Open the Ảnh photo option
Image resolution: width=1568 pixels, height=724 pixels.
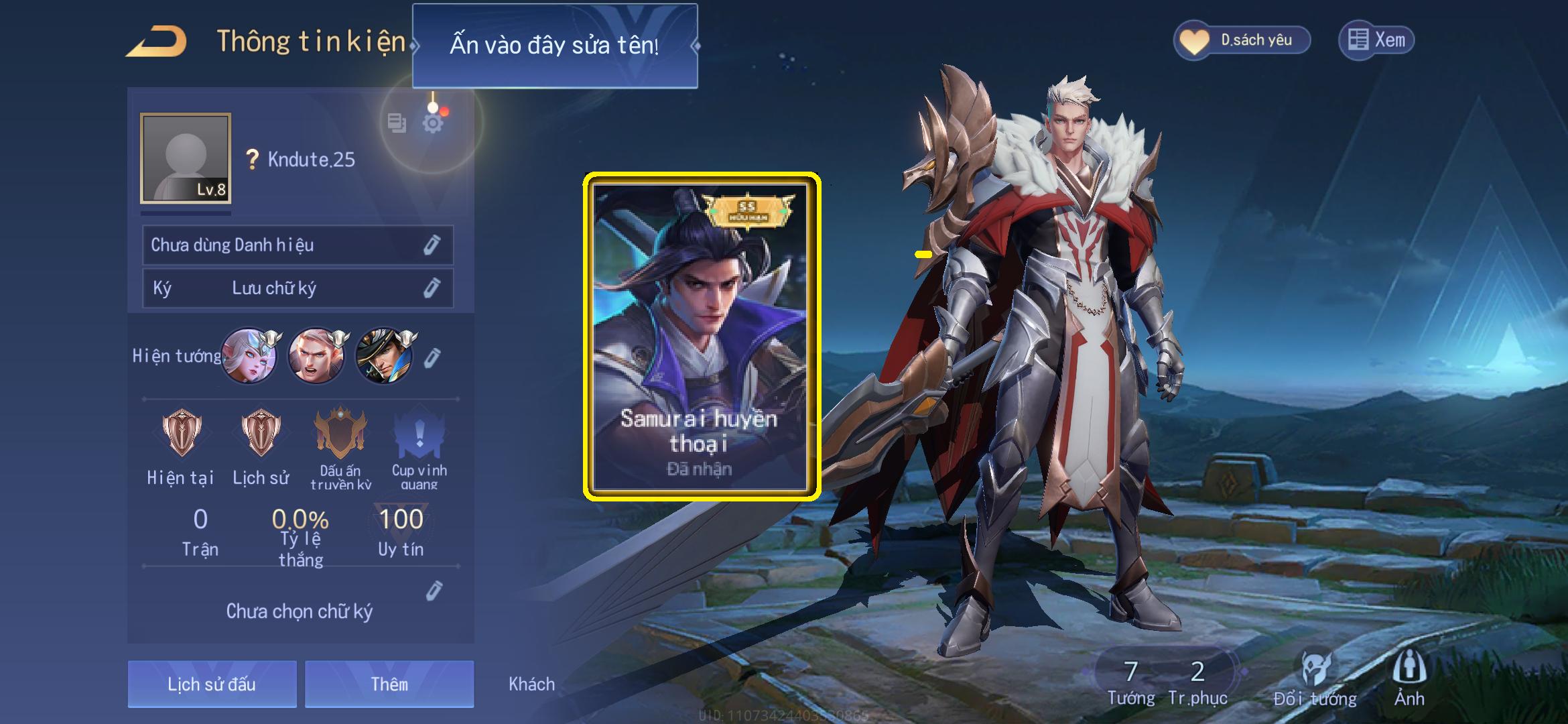click(x=1409, y=678)
